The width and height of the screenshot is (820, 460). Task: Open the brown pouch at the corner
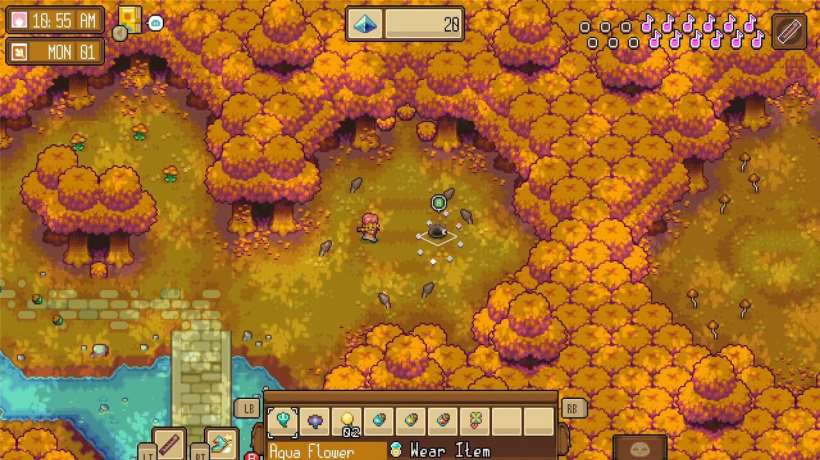(x=639, y=449)
